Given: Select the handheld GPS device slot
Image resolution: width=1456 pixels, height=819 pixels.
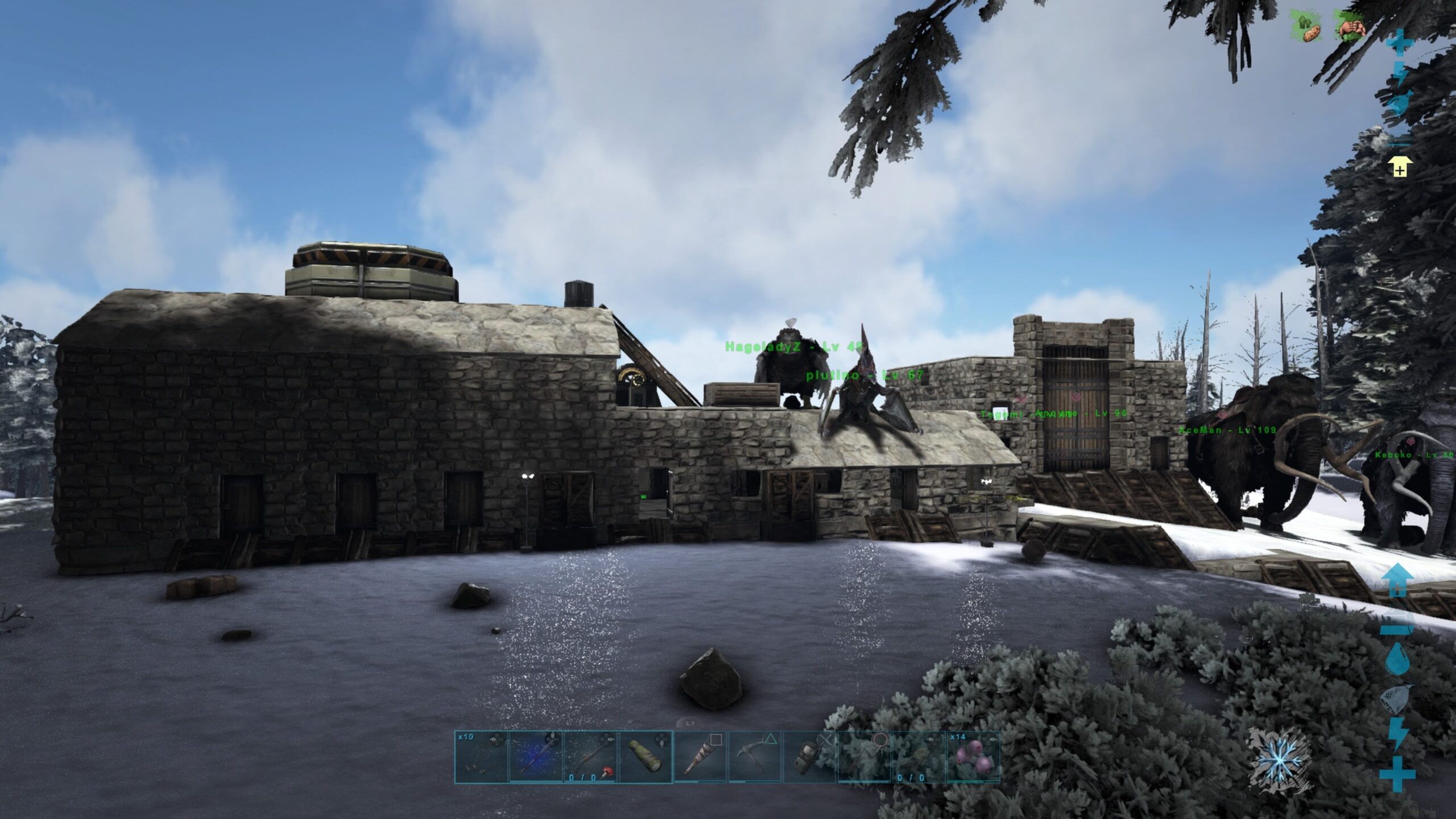Looking at the screenshot, I should coord(810,756).
